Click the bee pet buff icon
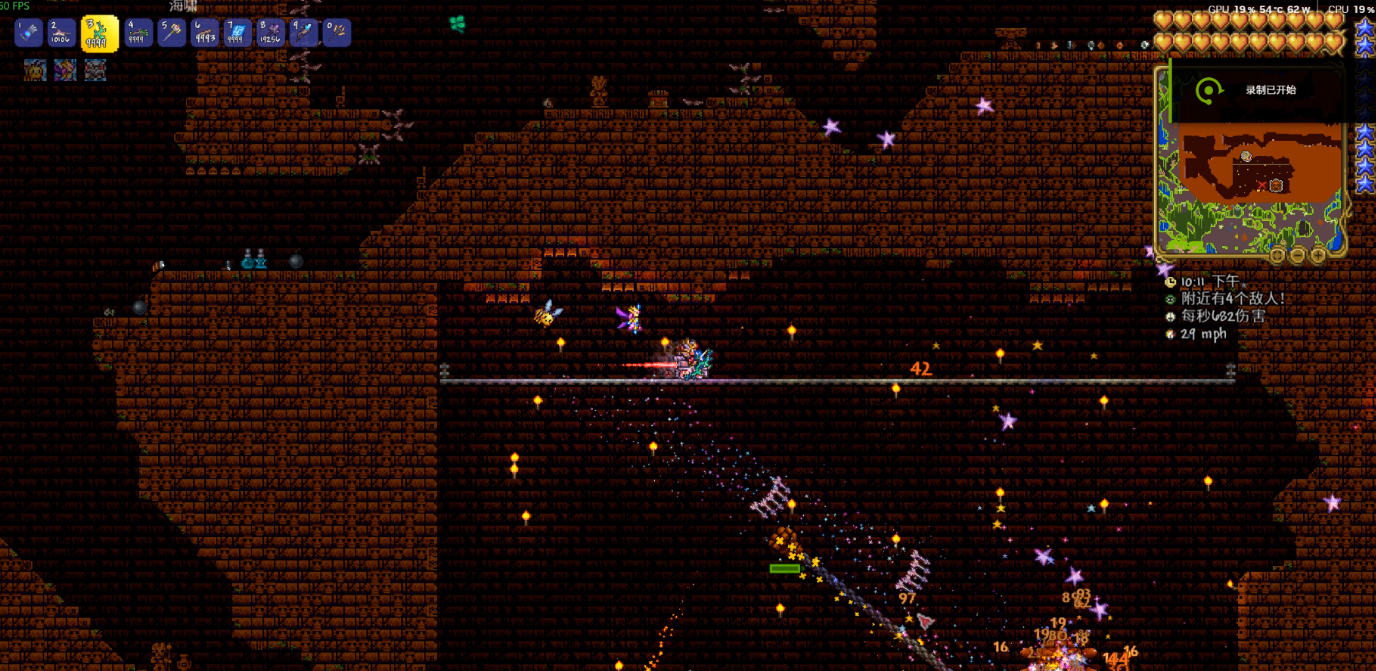 click(35, 70)
